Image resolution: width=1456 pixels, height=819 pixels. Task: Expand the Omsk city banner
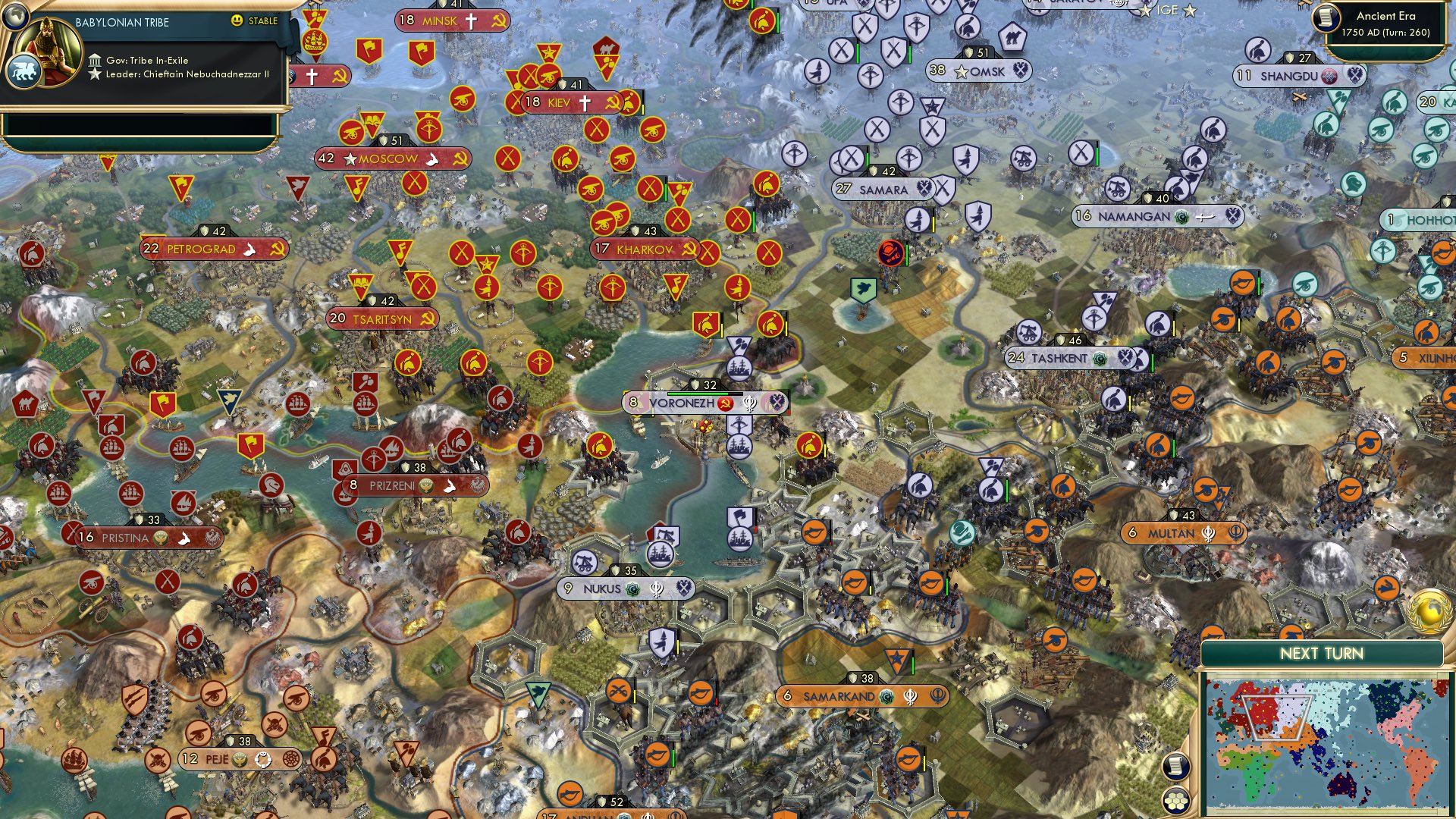pyautogui.click(x=978, y=71)
